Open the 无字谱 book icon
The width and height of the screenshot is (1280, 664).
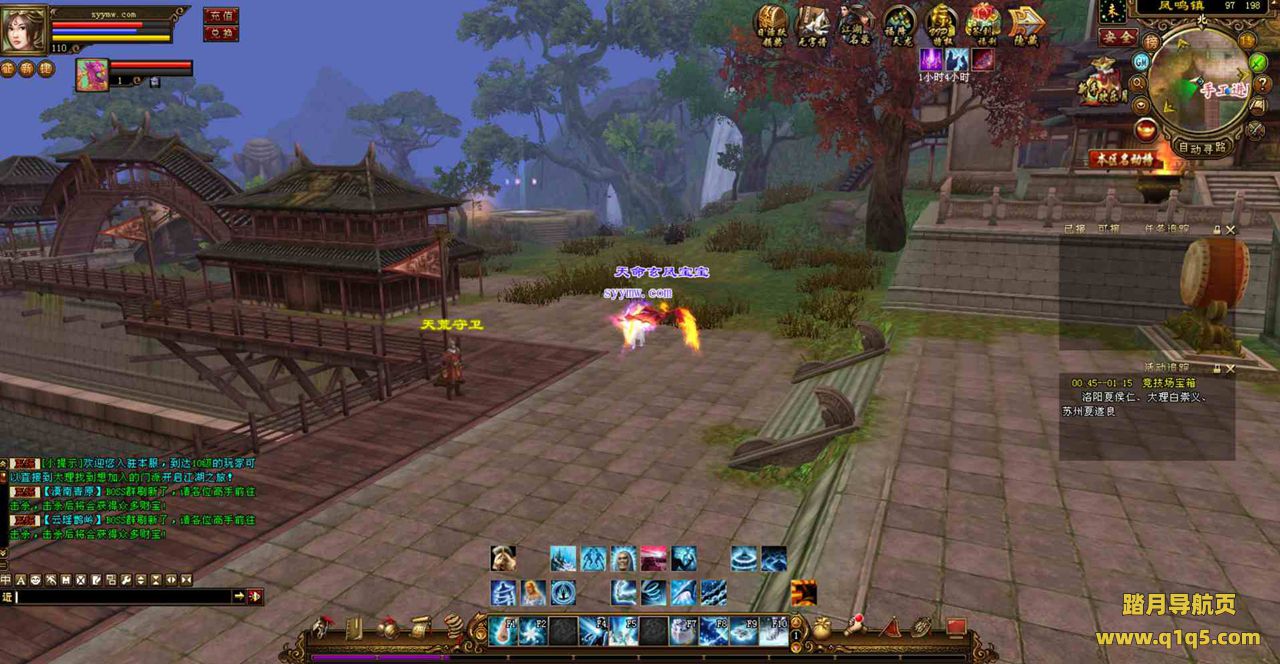(x=812, y=23)
